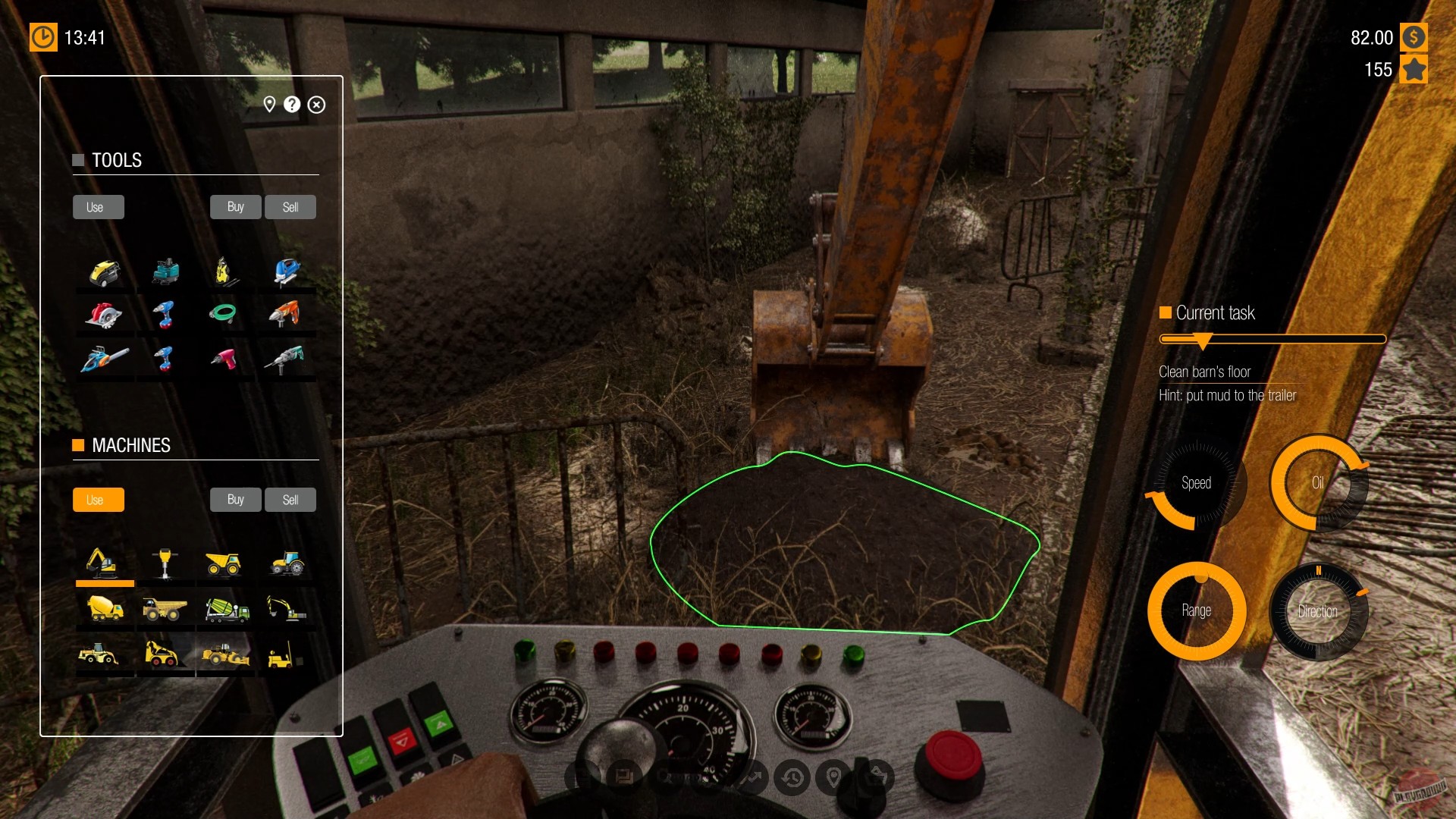Click the orange Use button under MACHINES
This screenshot has width=1456, height=819.
point(98,500)
